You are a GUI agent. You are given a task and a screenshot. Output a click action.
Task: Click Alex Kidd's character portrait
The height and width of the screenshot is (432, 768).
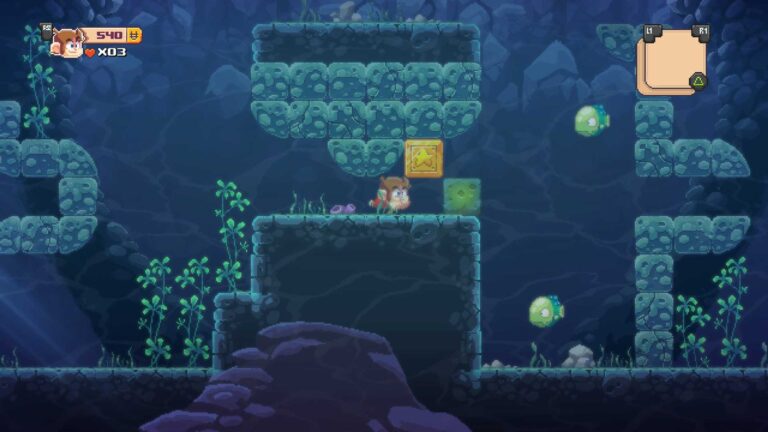68,42
